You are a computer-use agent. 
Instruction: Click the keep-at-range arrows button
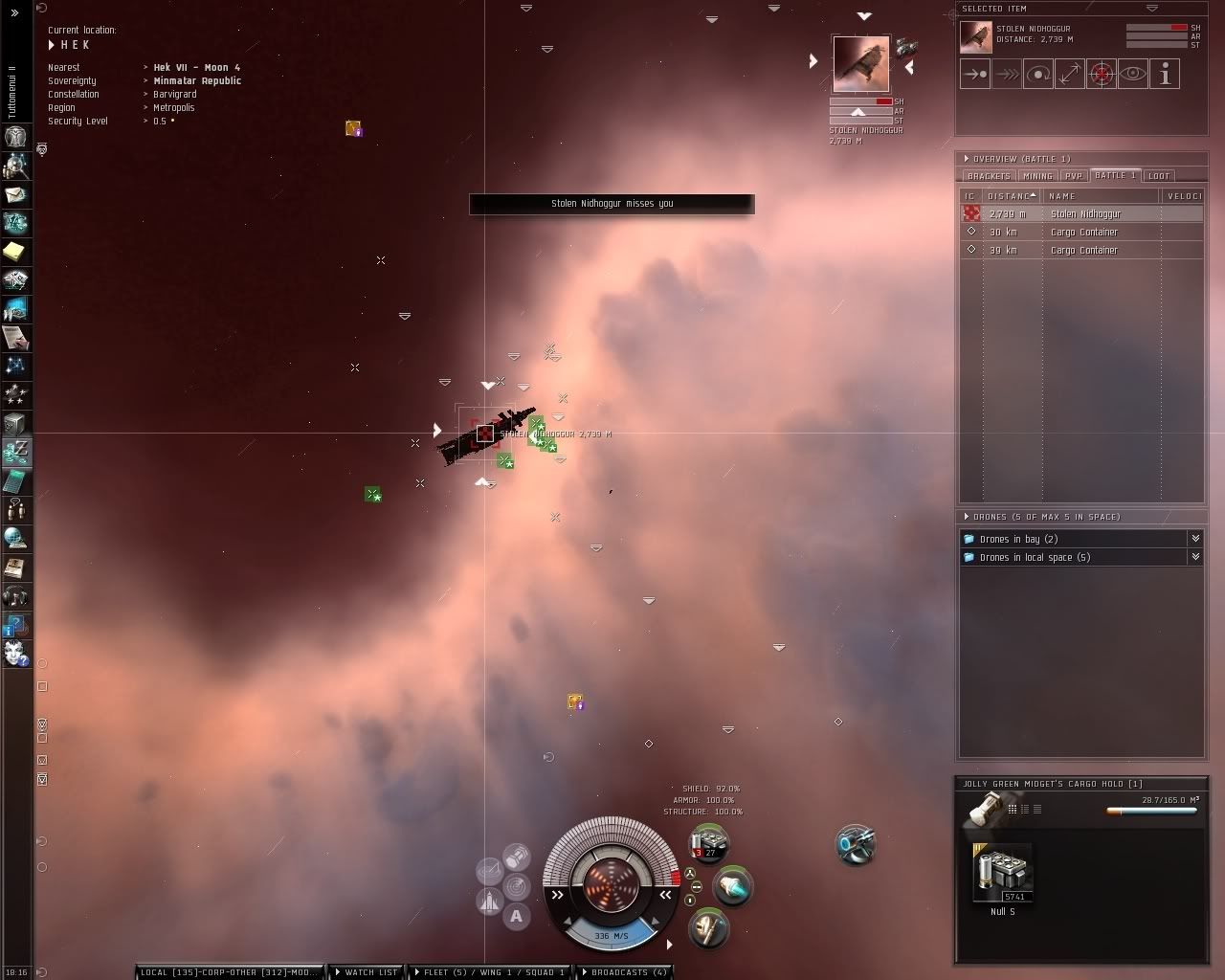coord(1070,74)
